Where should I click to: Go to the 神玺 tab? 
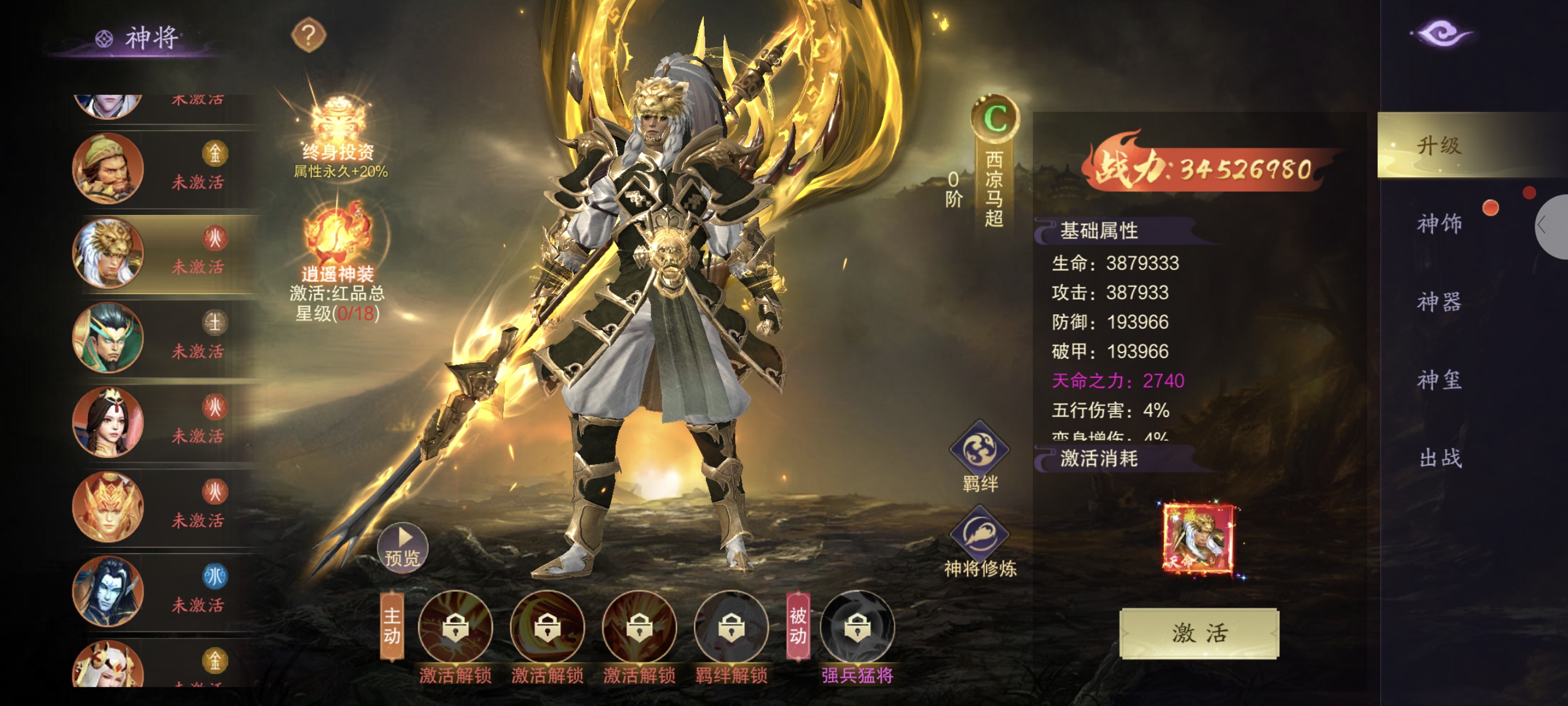1439,381
